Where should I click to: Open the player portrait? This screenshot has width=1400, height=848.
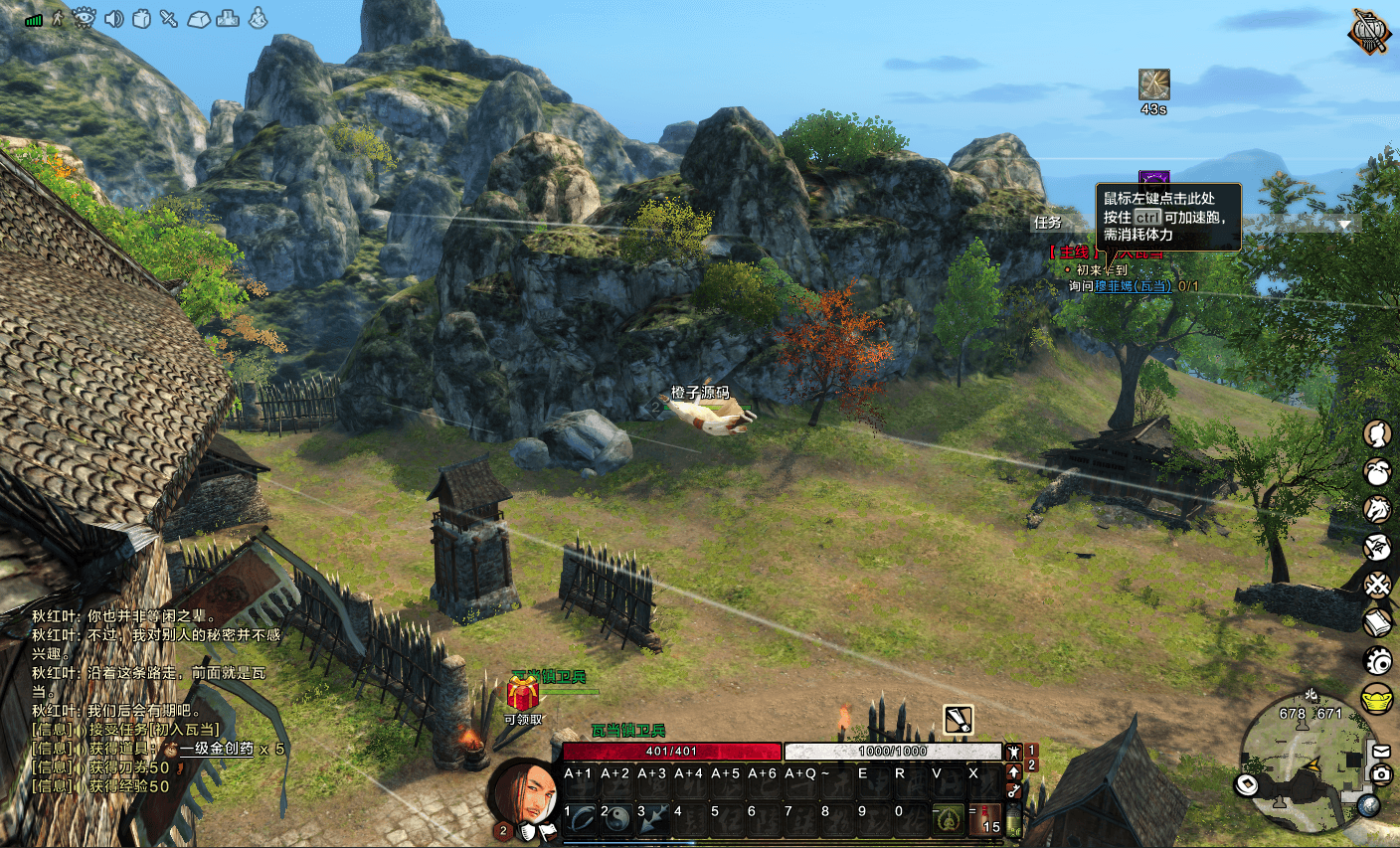point(523,794)
